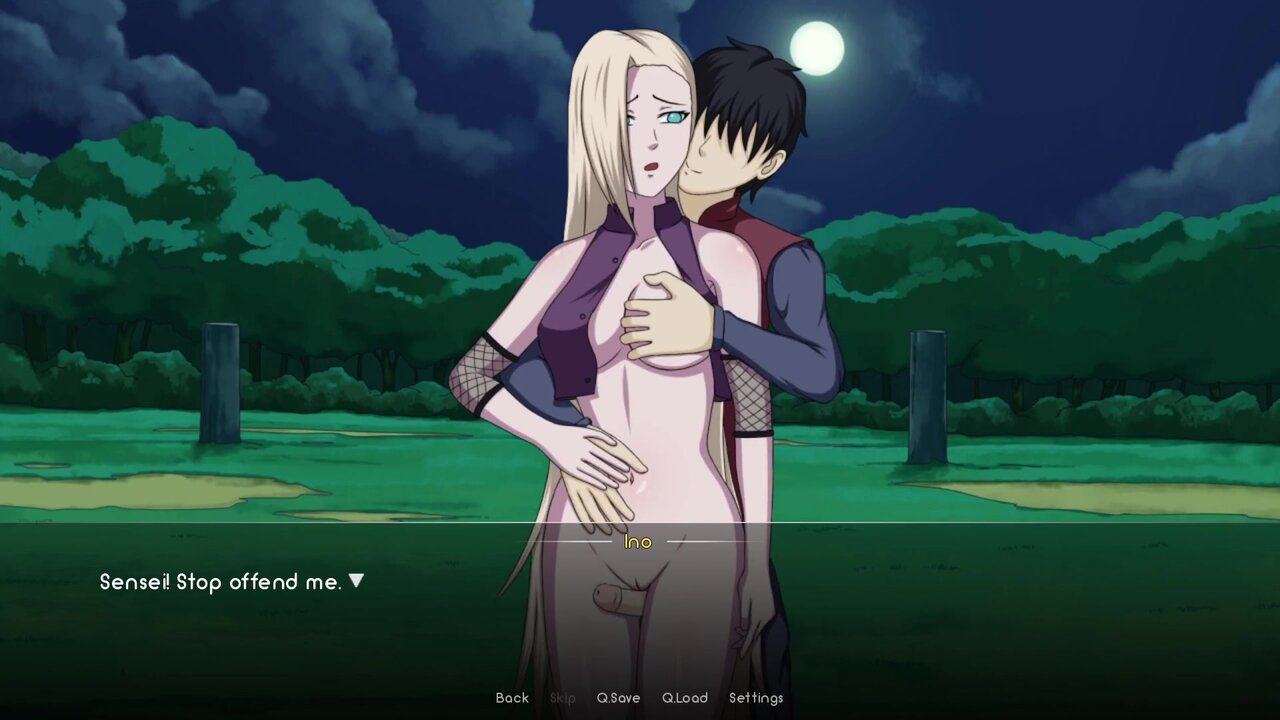Click the Back button in the bottom menu
The height and width of the screenshot is (720, 1280).
(x=512, y=698)
